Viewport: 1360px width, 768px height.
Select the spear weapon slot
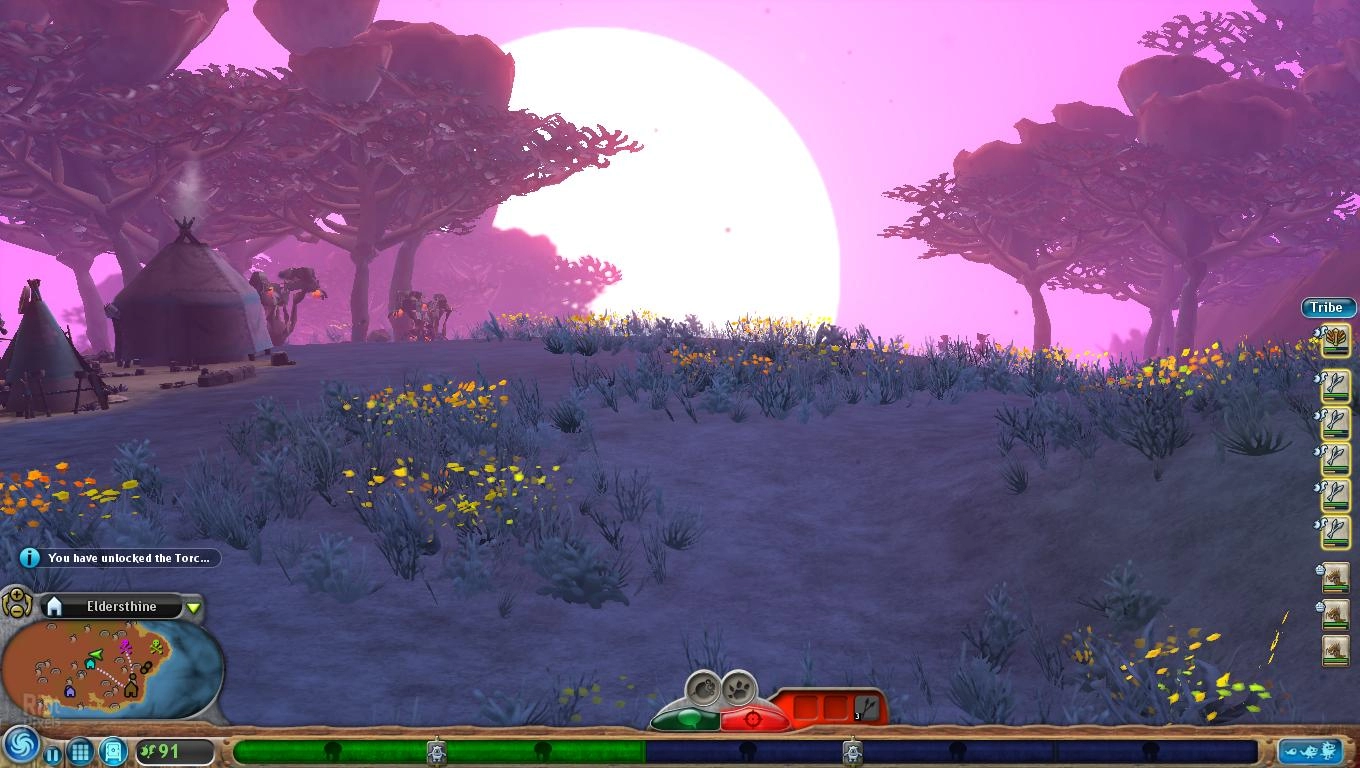867,707
